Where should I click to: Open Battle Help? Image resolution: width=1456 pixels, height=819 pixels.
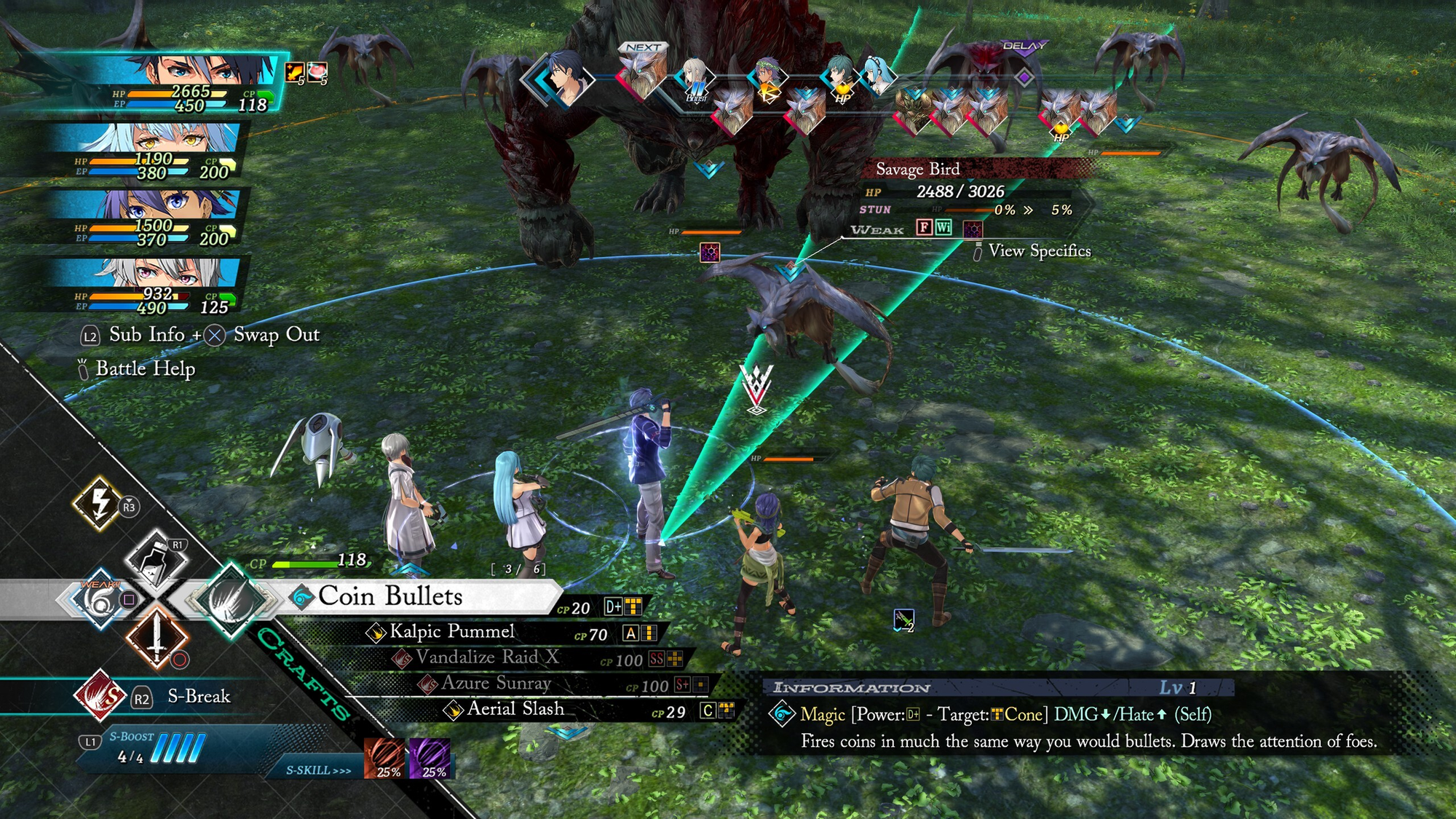click(145, 368)
